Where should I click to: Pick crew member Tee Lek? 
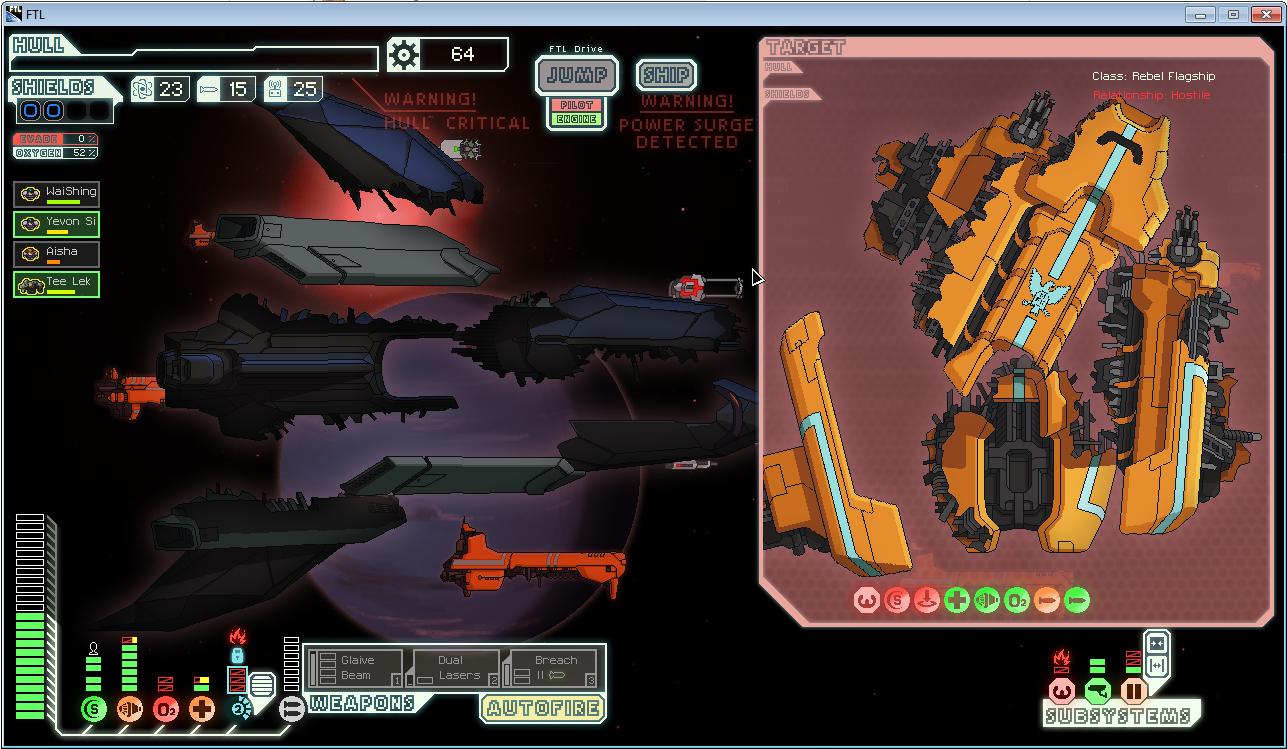click(57, 283)
